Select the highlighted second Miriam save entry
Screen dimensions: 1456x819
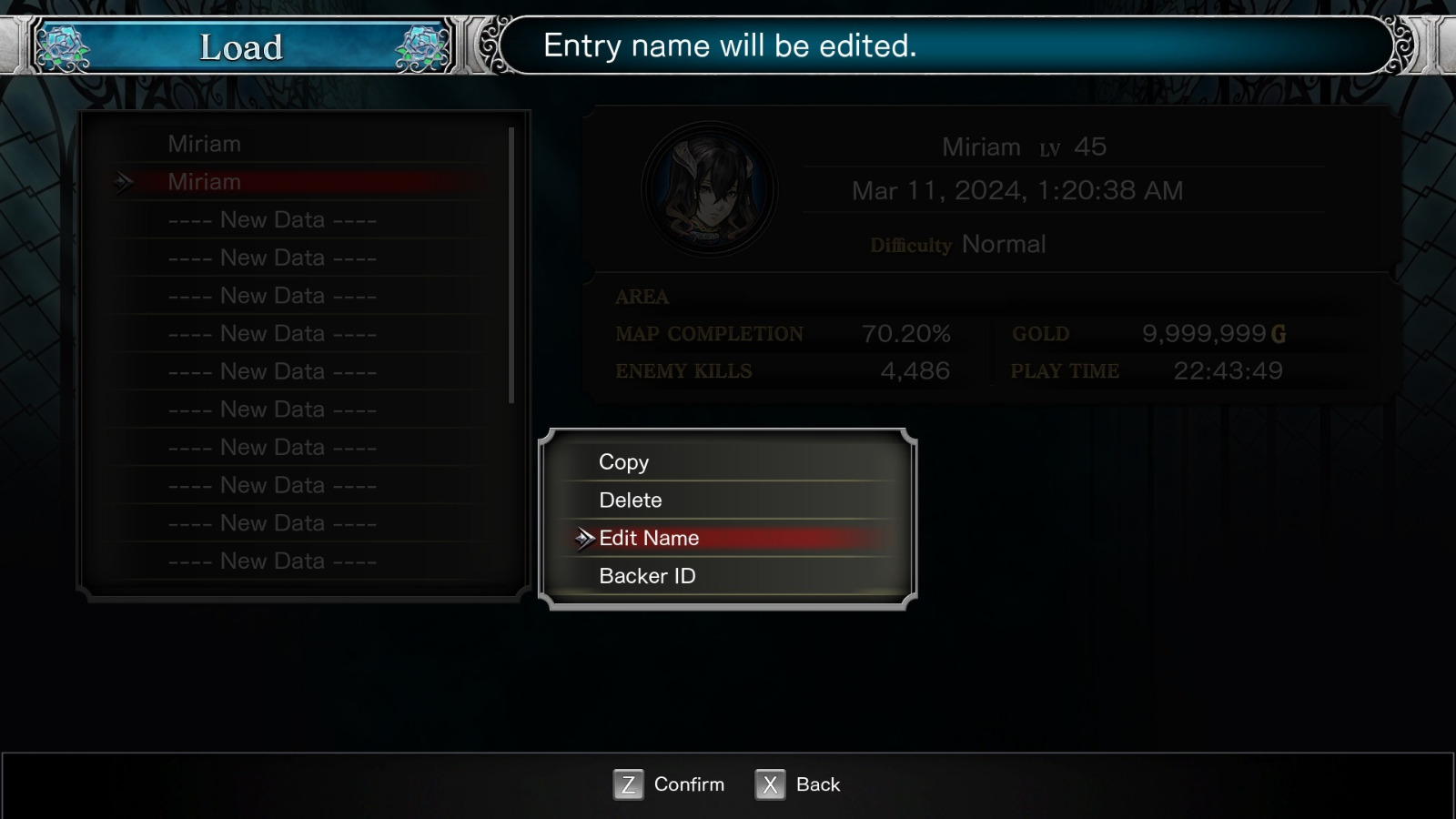point(204,181)
